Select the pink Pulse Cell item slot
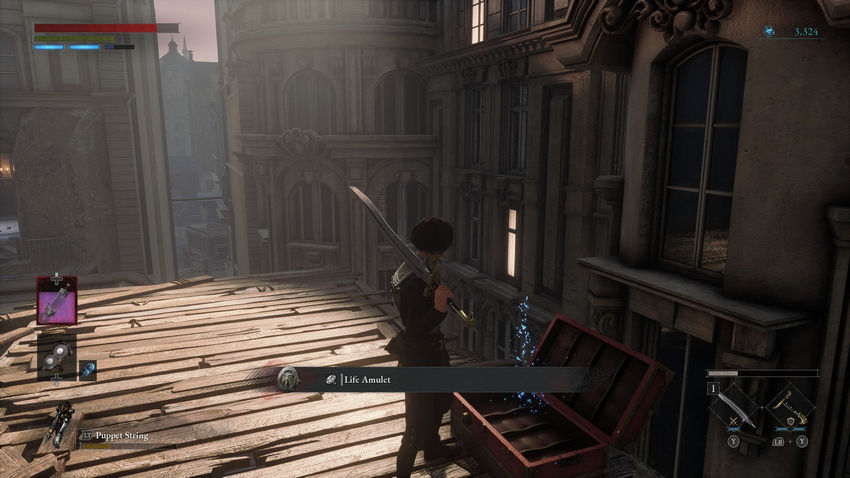The height and width of the screenshot is (478, 850). pyautogui.click(x=57, y=301)
